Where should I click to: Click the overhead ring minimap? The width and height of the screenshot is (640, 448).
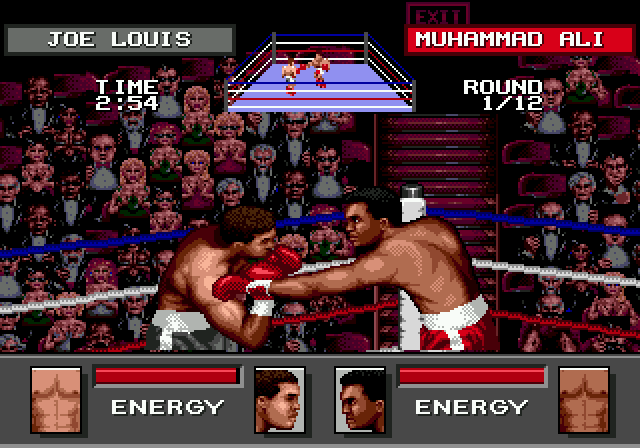(320, 70)
